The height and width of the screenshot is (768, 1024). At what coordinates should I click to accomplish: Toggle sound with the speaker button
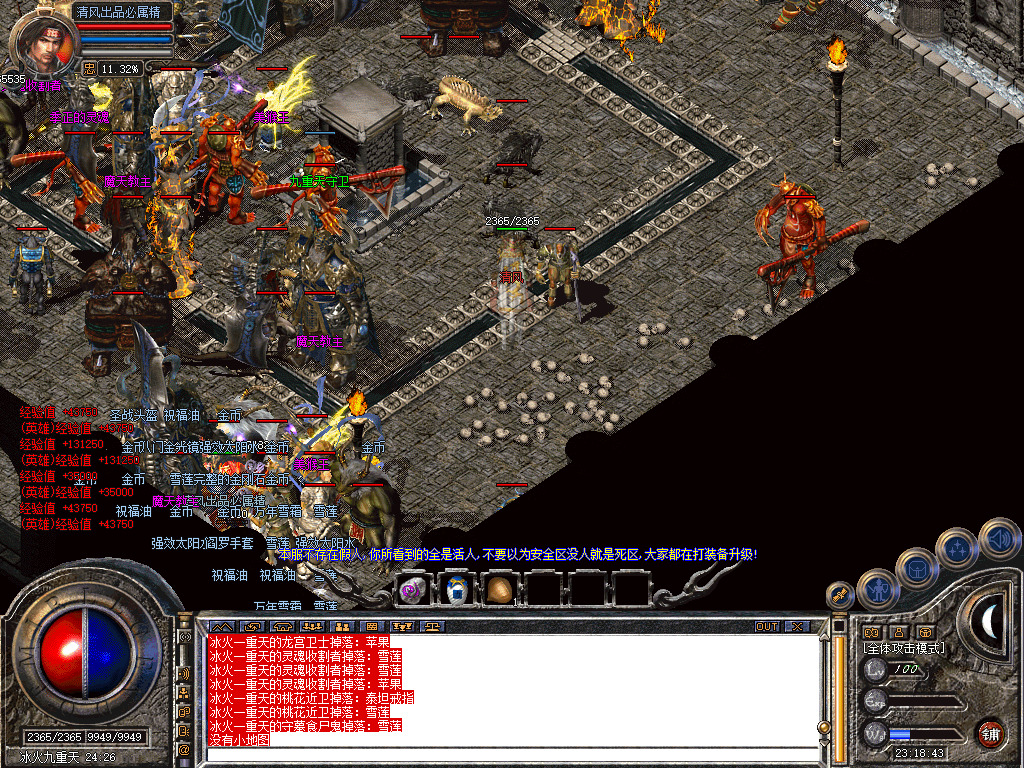[x=999, y=538]
